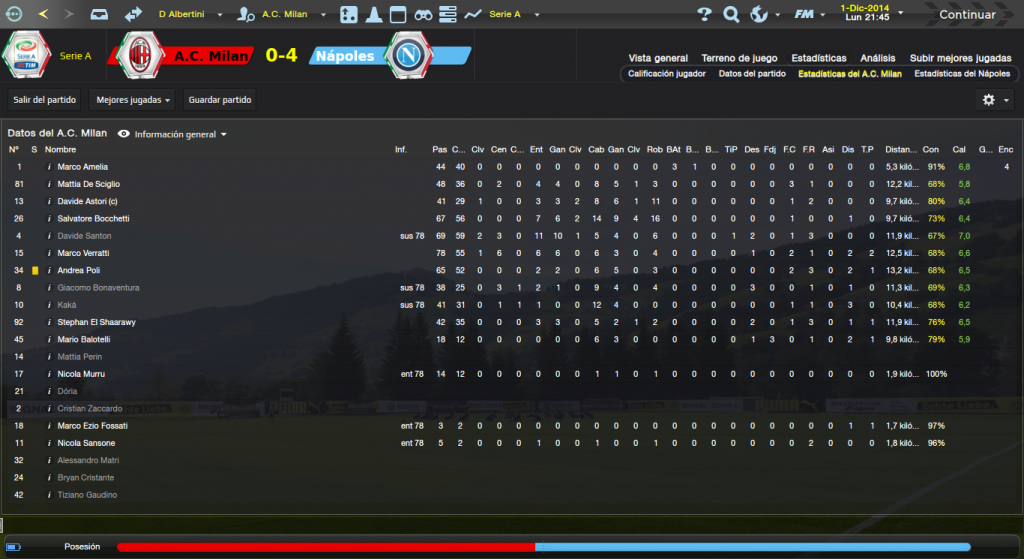1024x559 pixels.
Task: Switch to Vista general tab
Action: 658,58
